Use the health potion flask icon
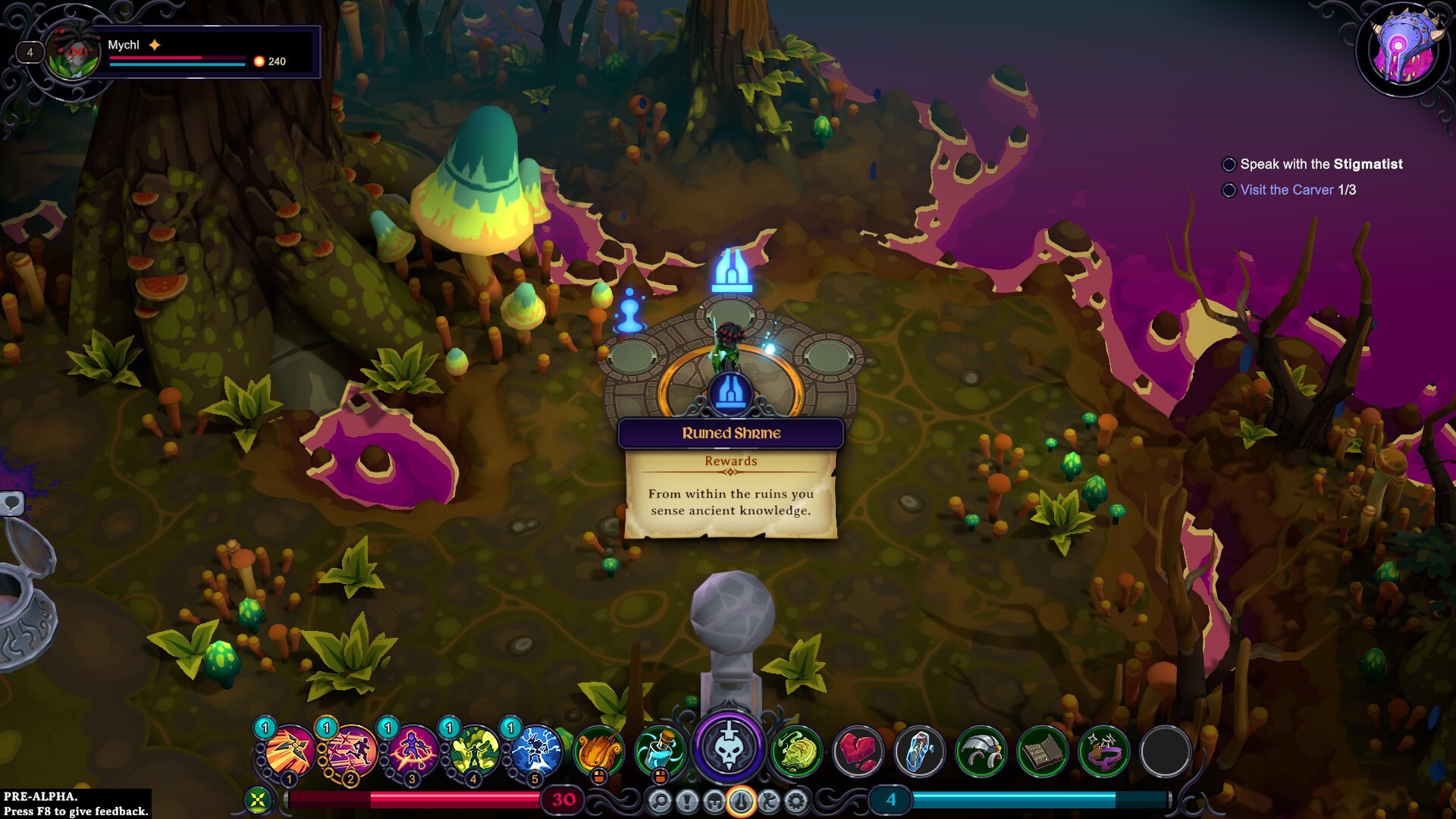This screenshot has width=1456, height=819. [x=661, y=751]
